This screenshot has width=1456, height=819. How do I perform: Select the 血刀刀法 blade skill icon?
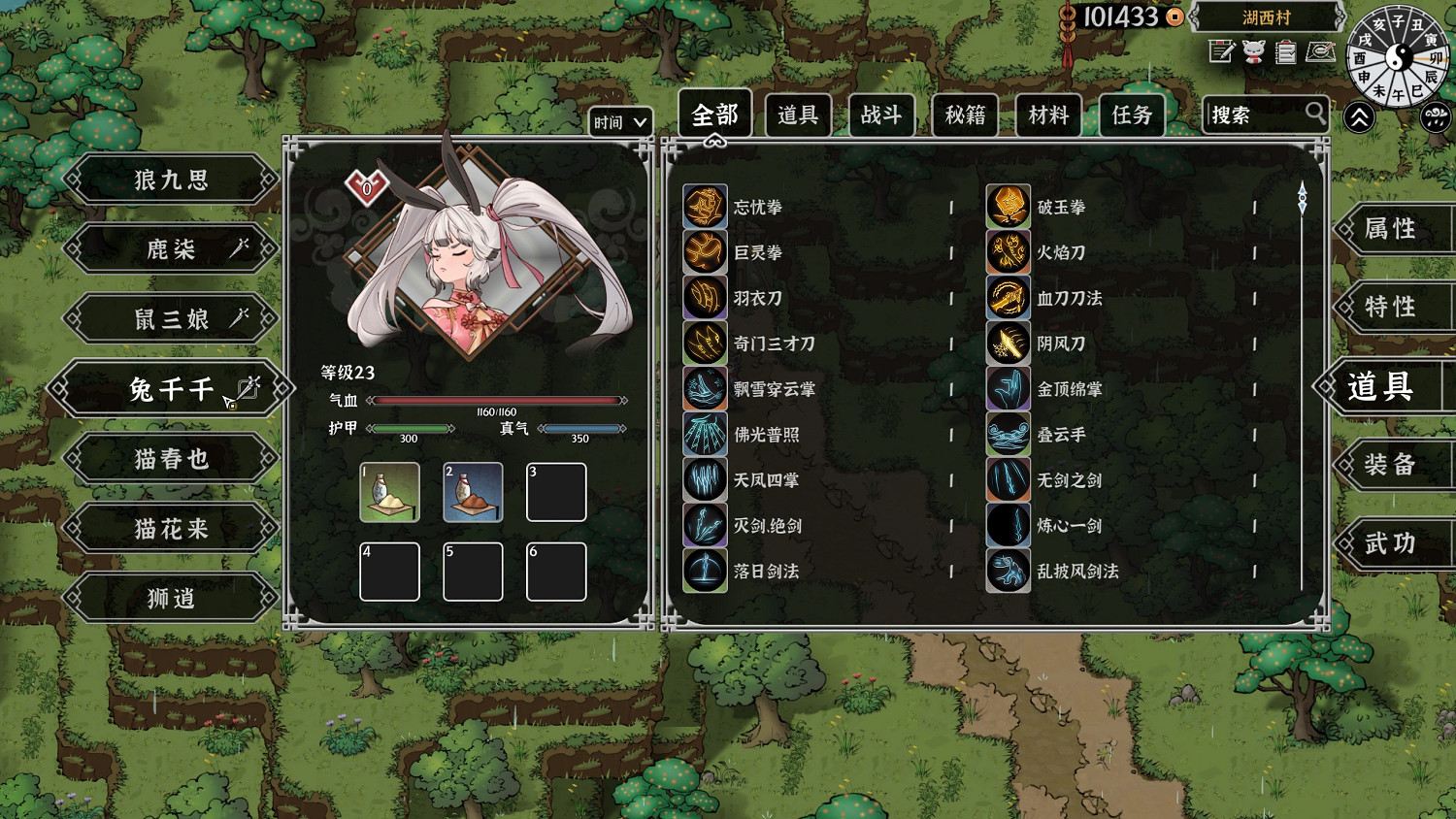[x=1008, y=298]
